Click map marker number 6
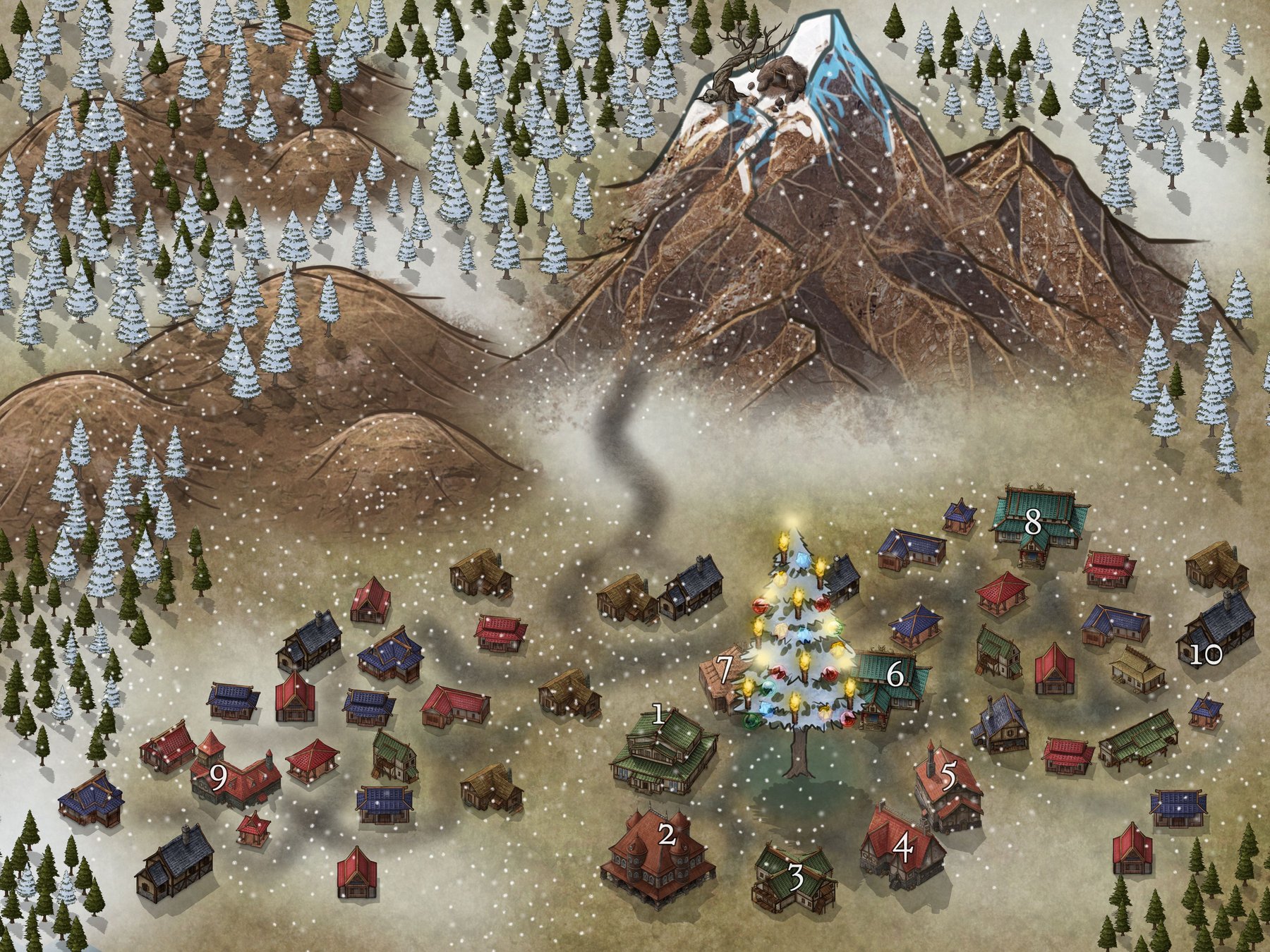 coord(895,675)
